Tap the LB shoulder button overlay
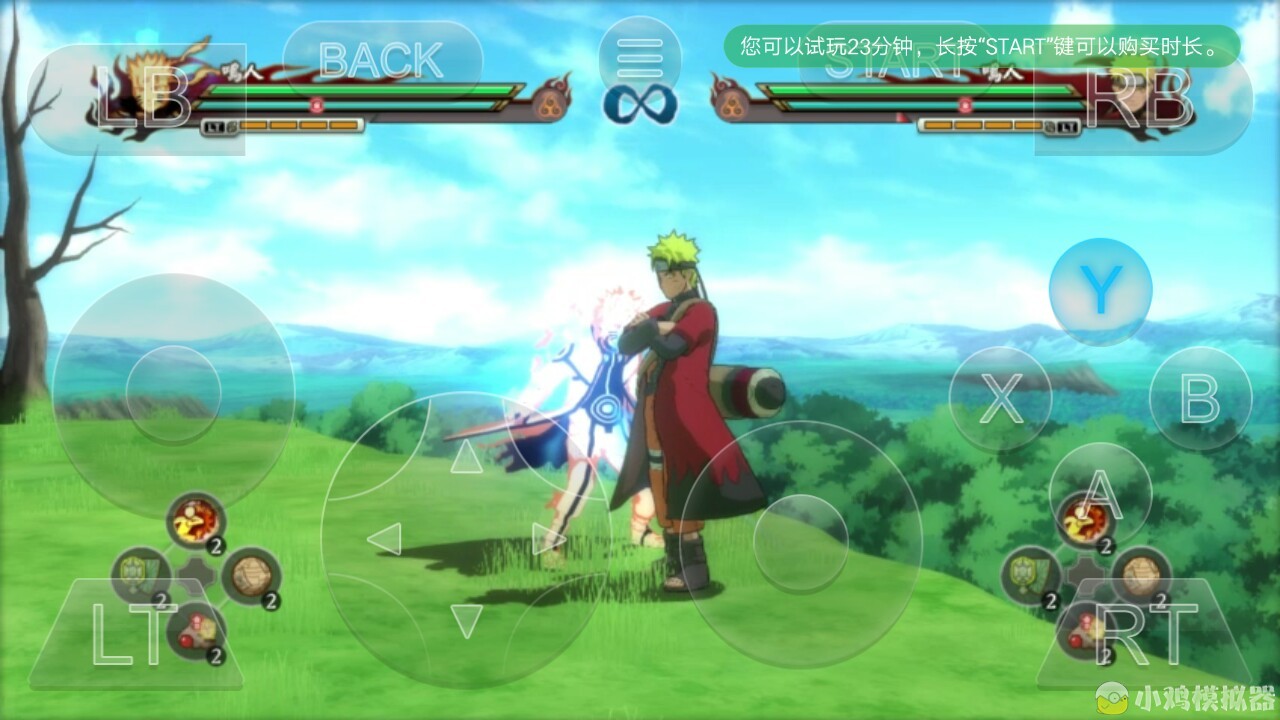1280x720 pixels. 139,99
